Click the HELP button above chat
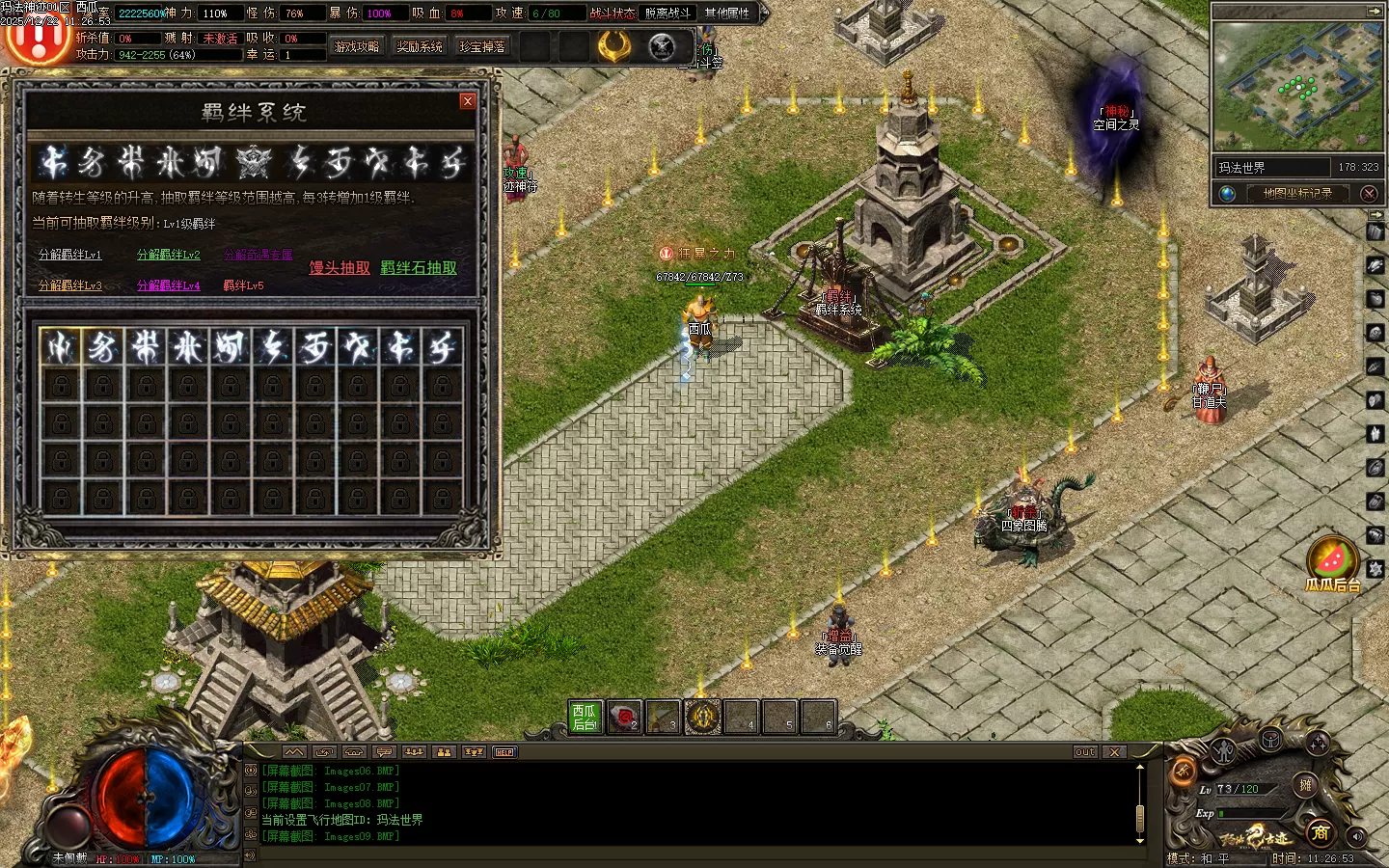Screen dimensions: 1389x868 (504, 752)
